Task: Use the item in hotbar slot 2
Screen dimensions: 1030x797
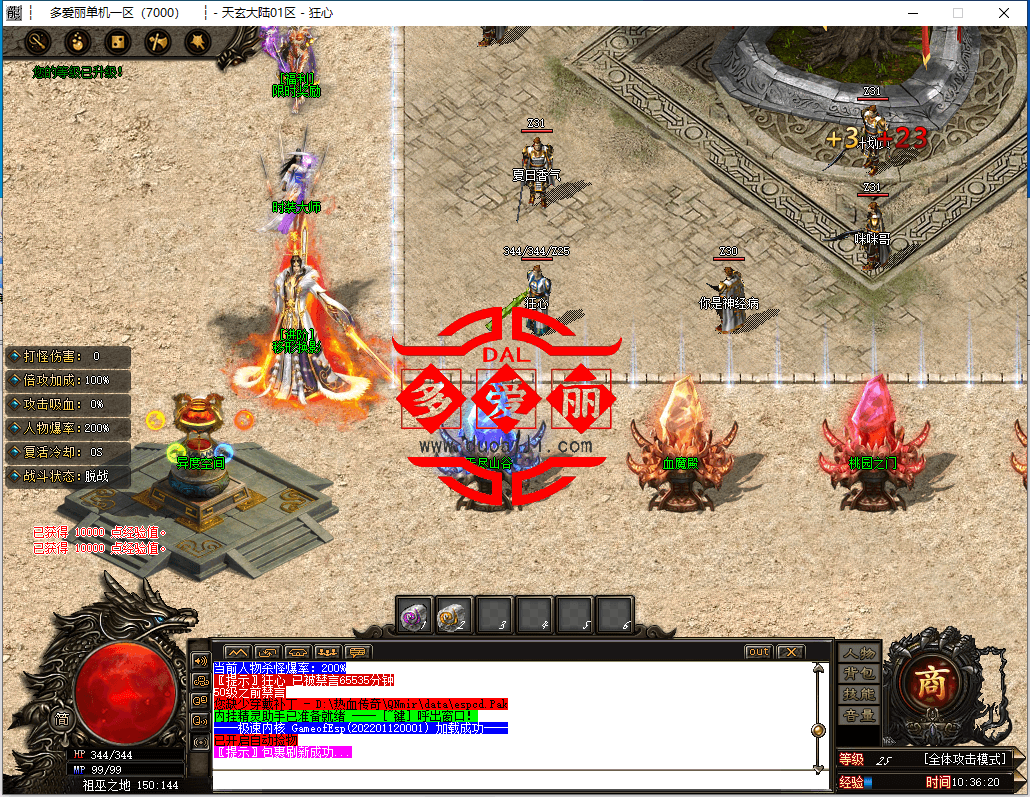Action: click(x=455, y=615)
